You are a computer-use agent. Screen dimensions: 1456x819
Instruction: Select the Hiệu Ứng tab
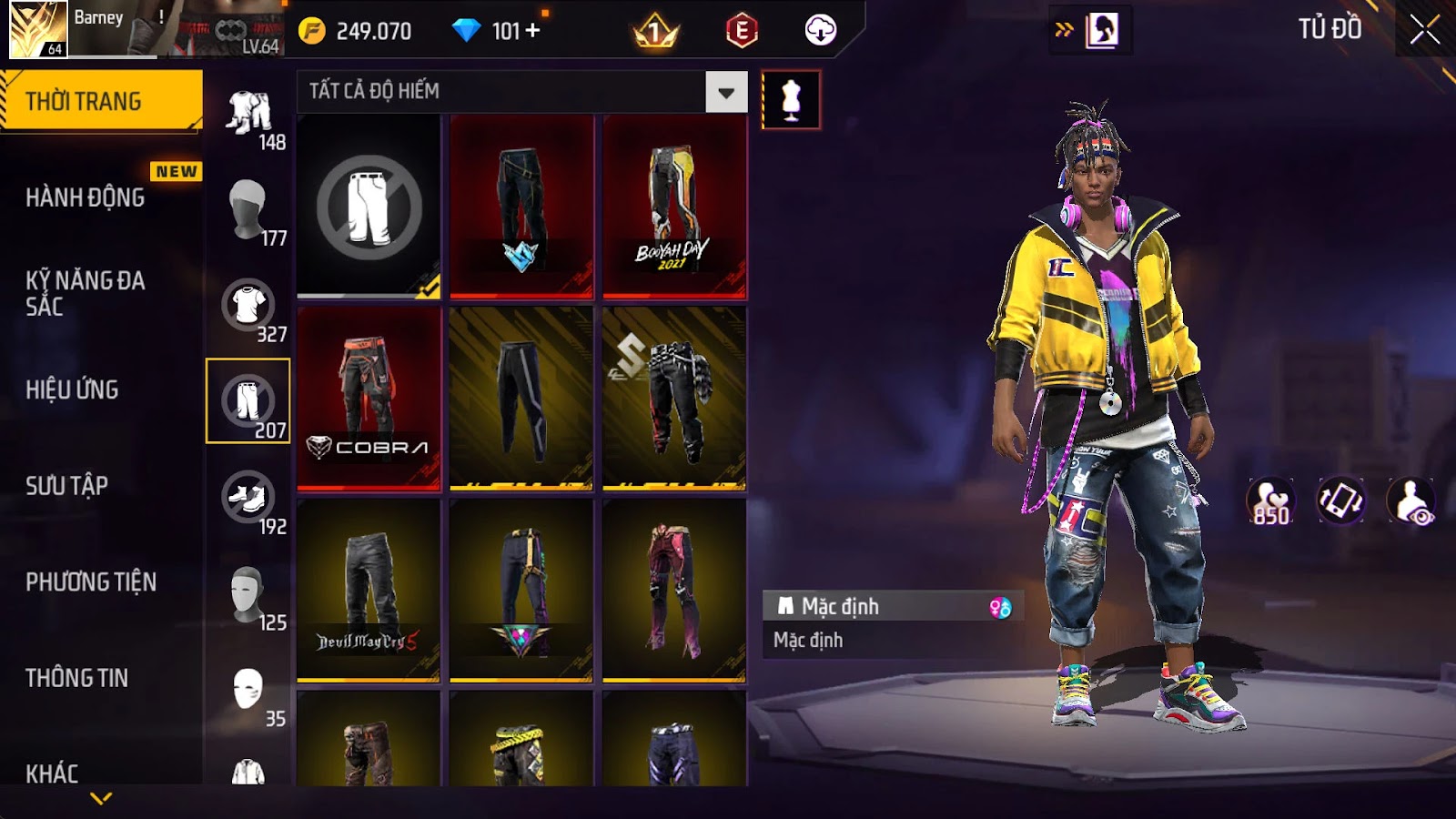[73, 389]
